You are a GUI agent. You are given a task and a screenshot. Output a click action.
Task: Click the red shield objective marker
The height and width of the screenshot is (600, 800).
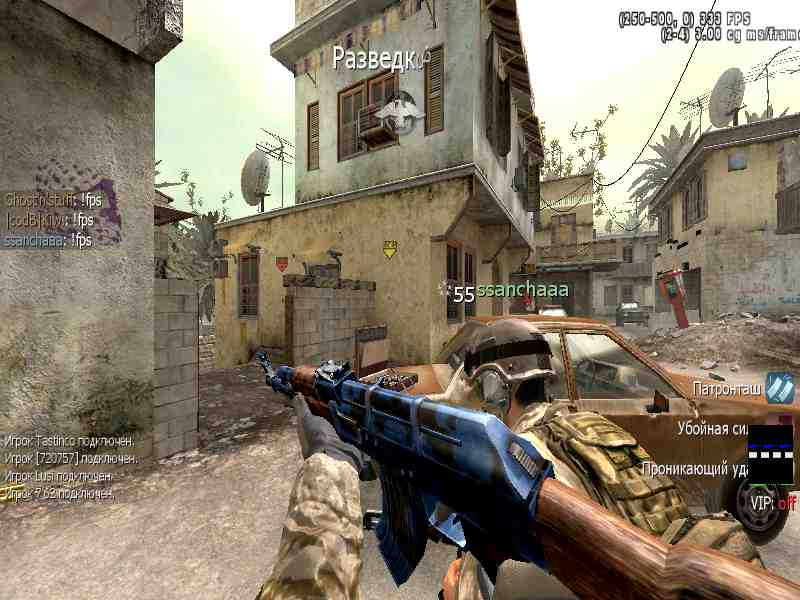coord(282,263)
